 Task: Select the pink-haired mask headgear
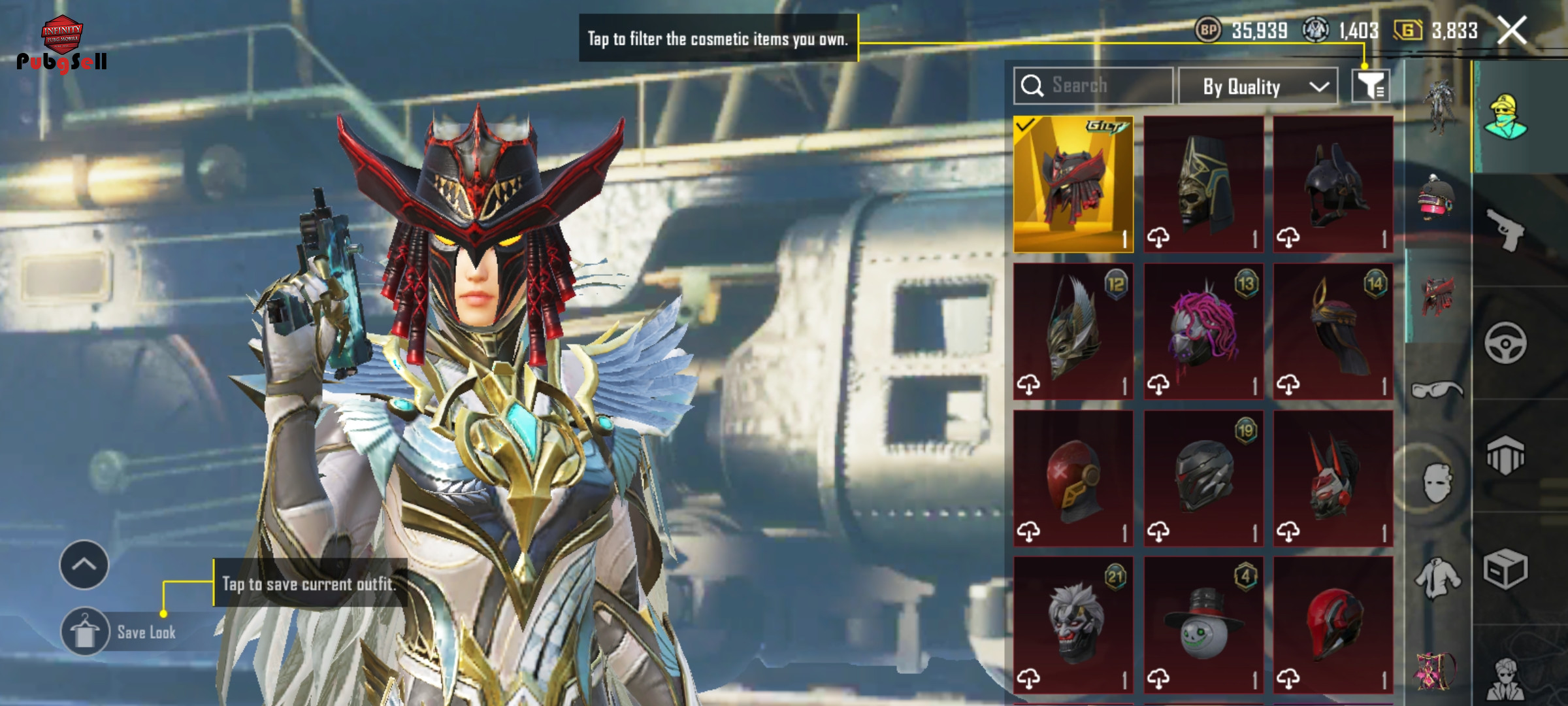[x=1203, y=331]
